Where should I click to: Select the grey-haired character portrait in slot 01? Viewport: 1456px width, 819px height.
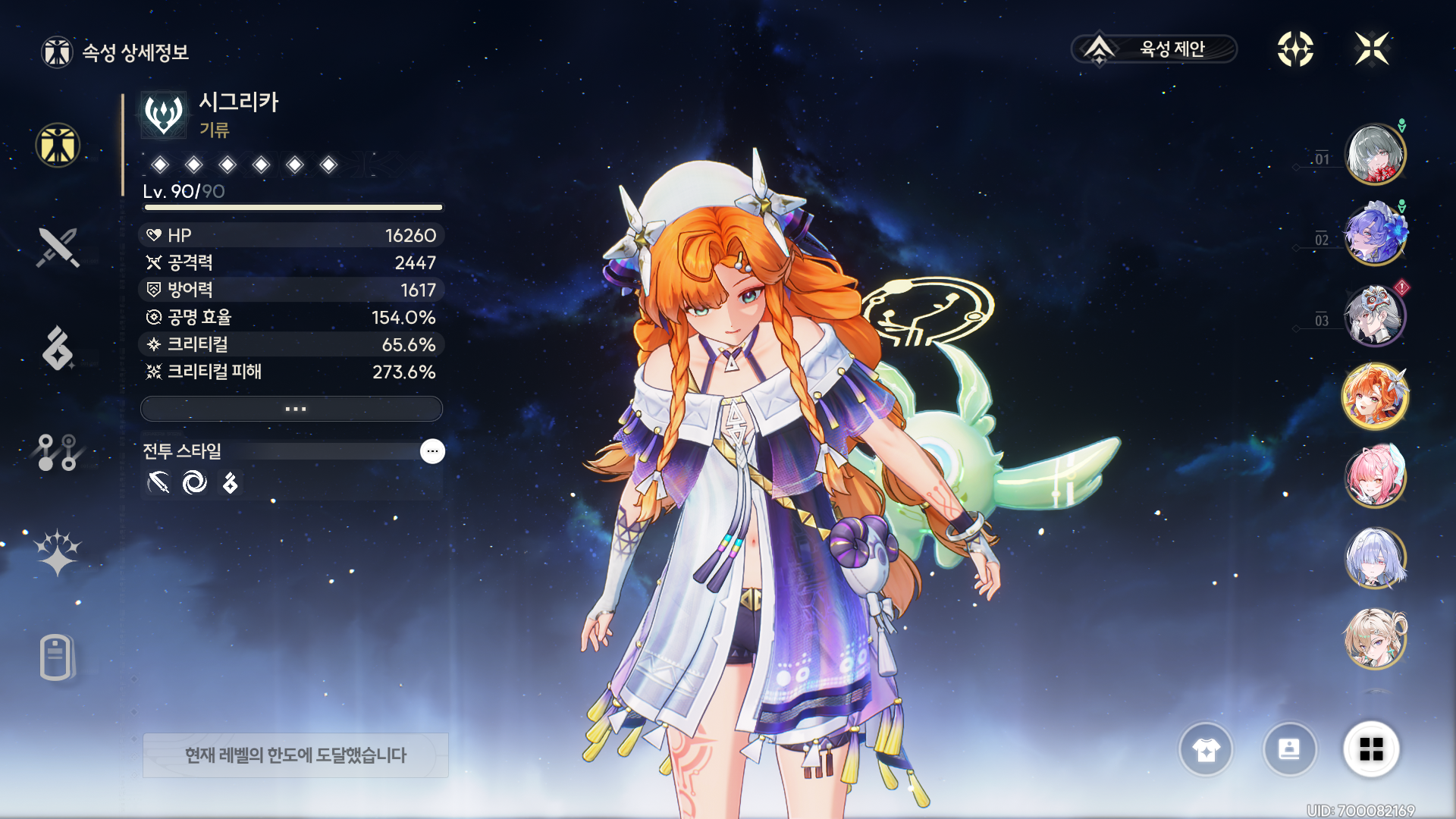point(1375,155)
